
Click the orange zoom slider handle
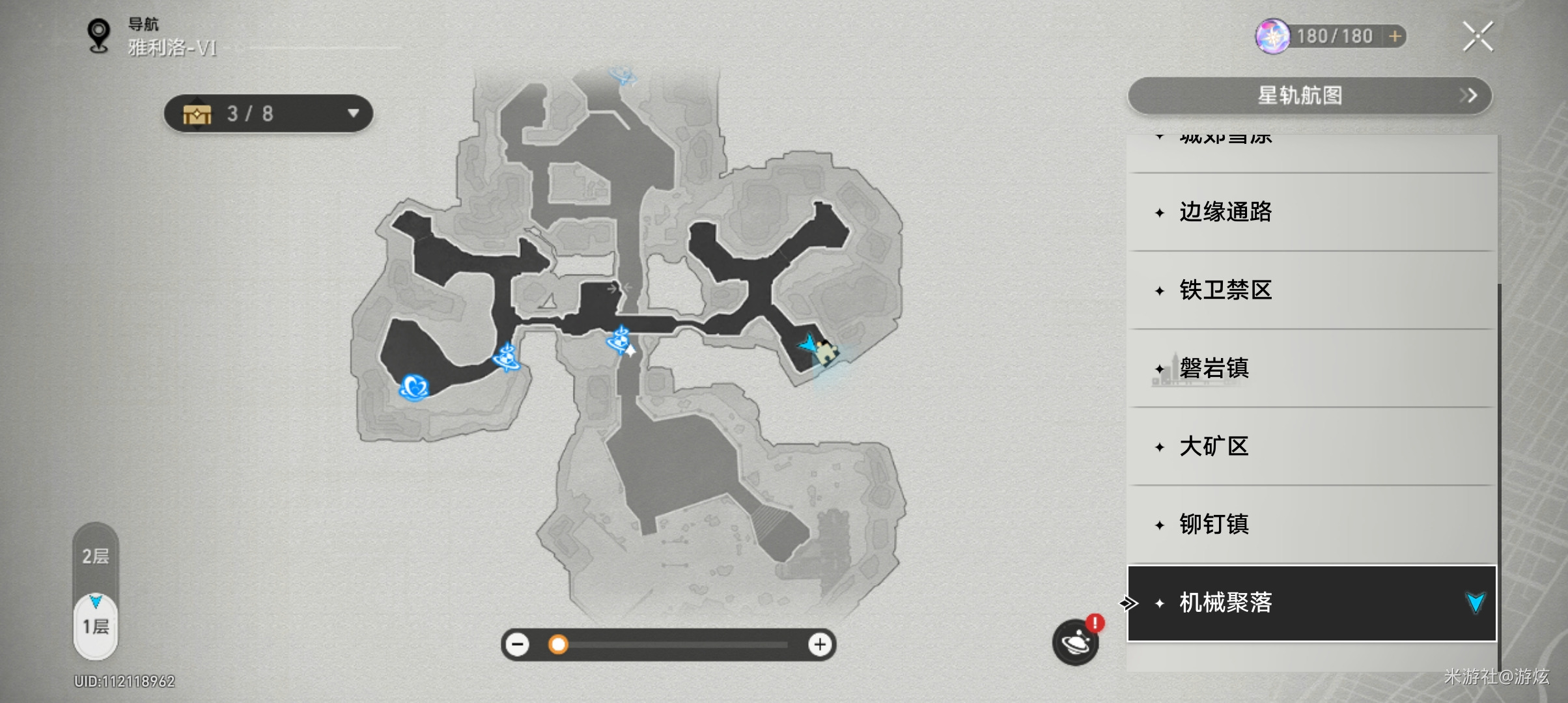557,644
